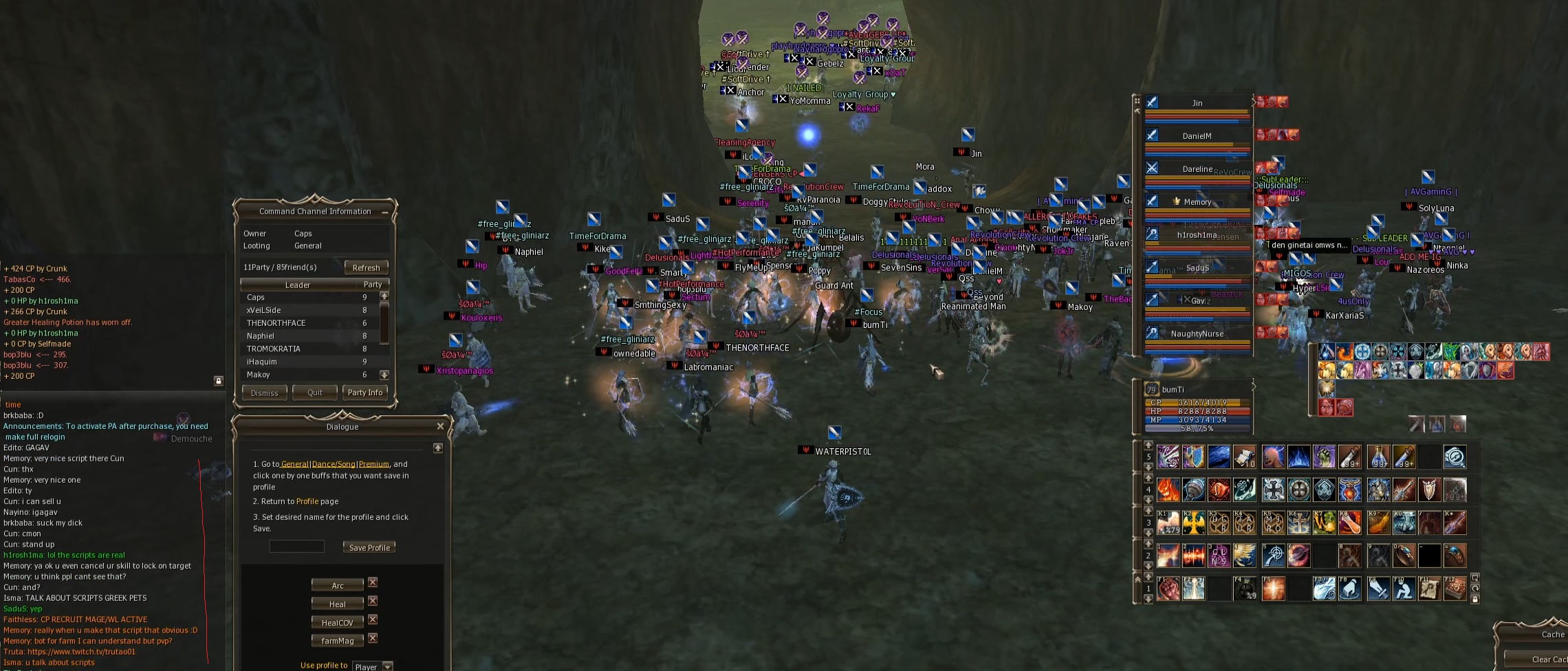Screen dimensions: 1568x671
Task: Open the 'Use profile to' Player dropdown
Action: 388,666
